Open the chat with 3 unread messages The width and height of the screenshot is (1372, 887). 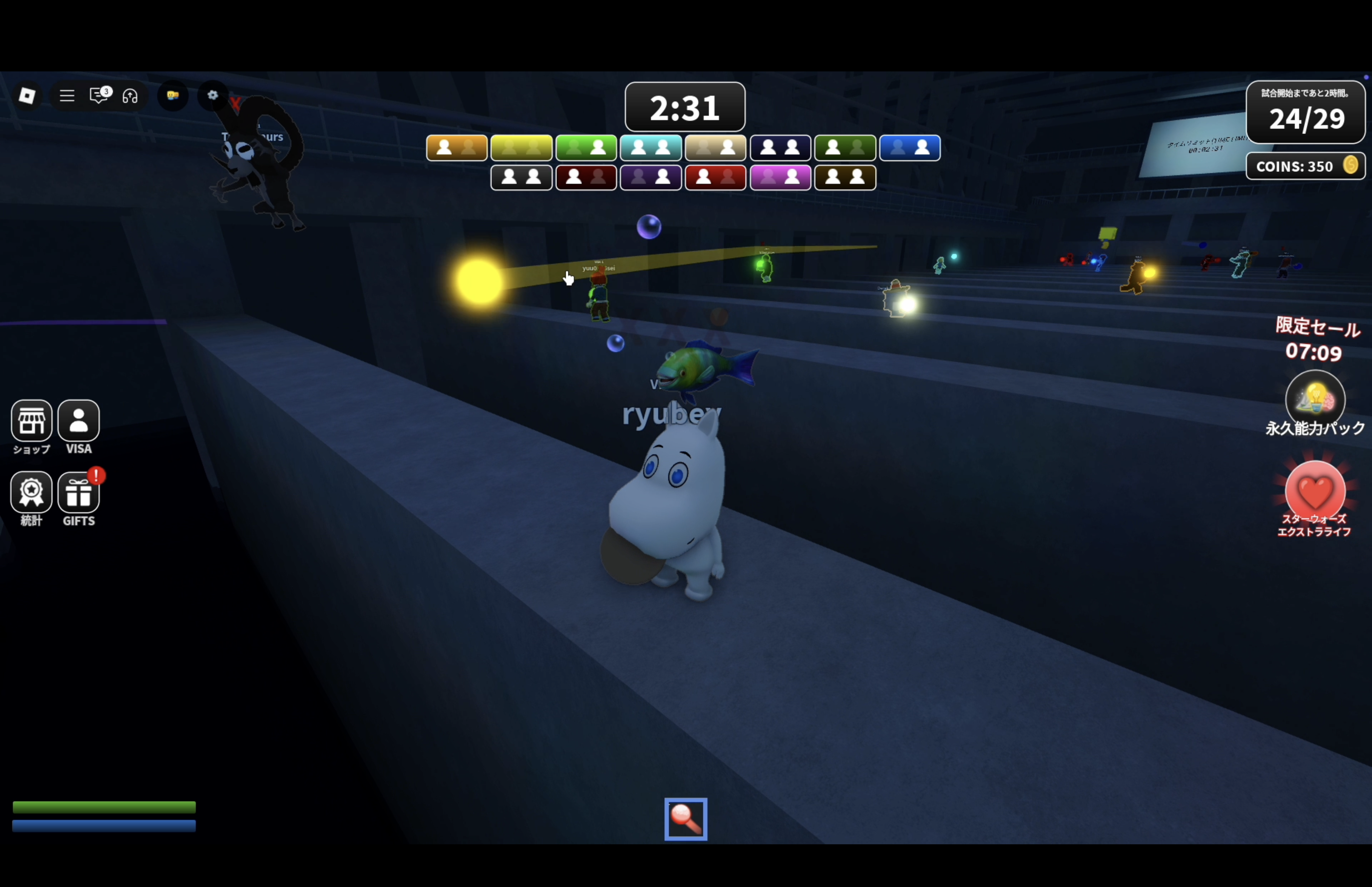click(99, 95)
